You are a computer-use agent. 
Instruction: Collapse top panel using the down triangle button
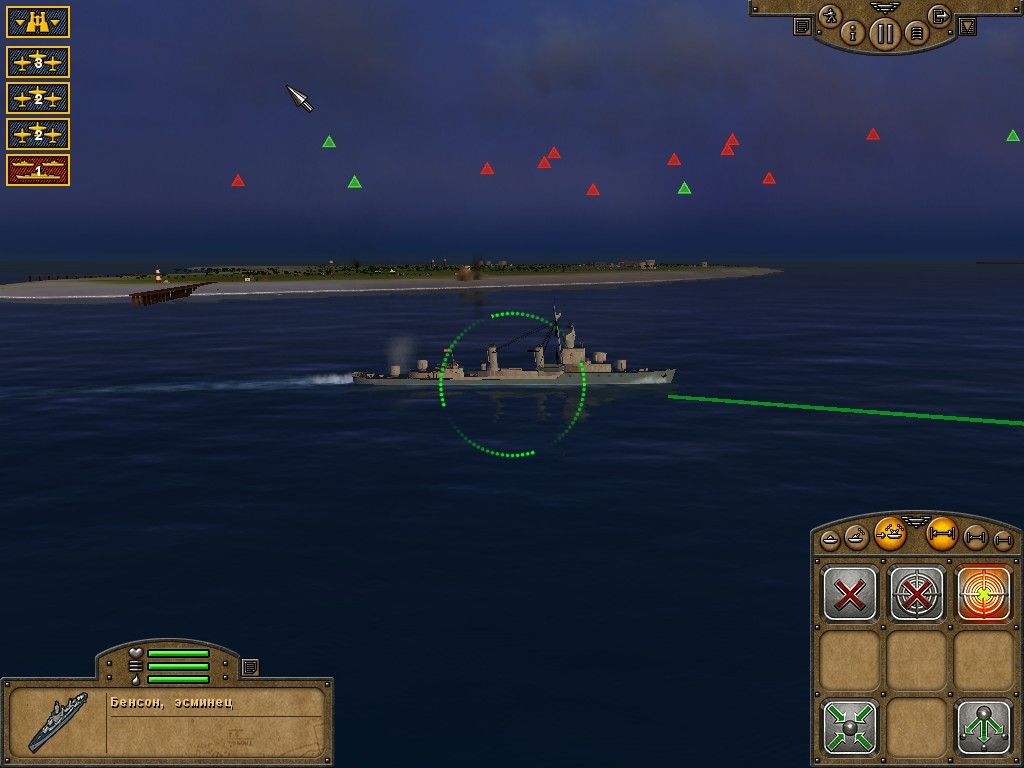click(x=967, y=27)
